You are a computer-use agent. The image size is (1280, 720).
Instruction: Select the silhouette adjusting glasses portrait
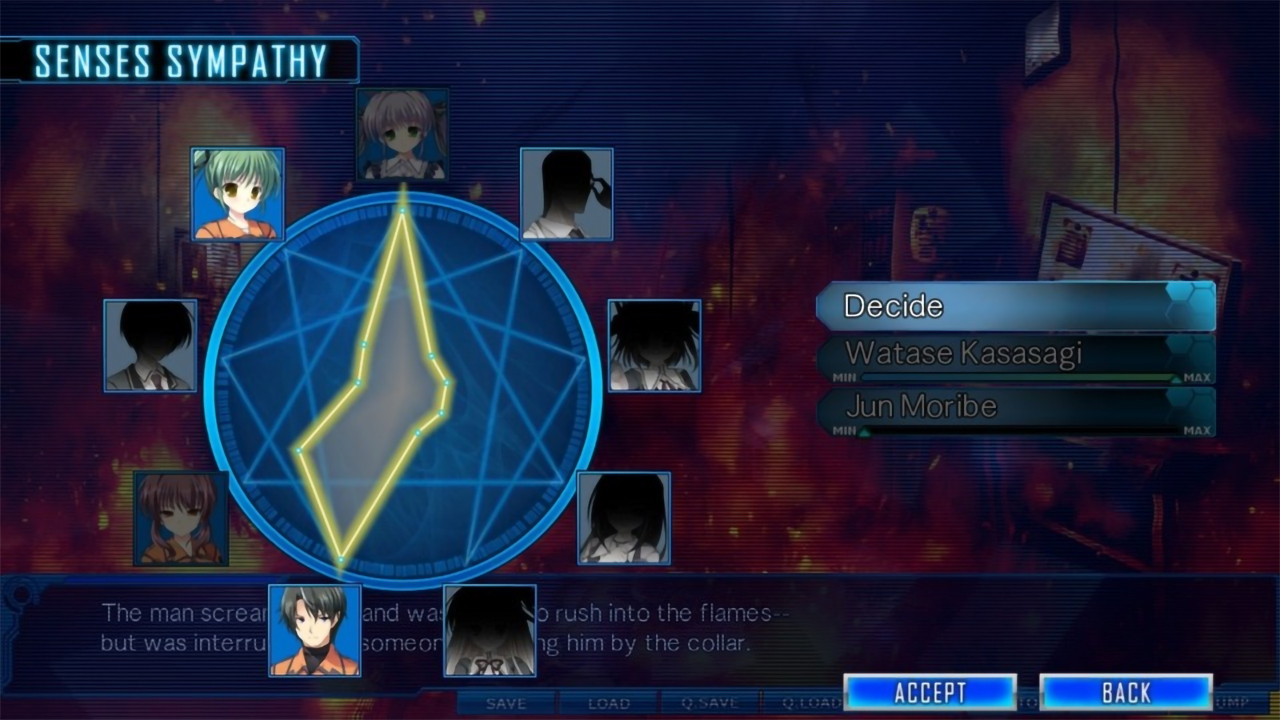coord(566,194)
